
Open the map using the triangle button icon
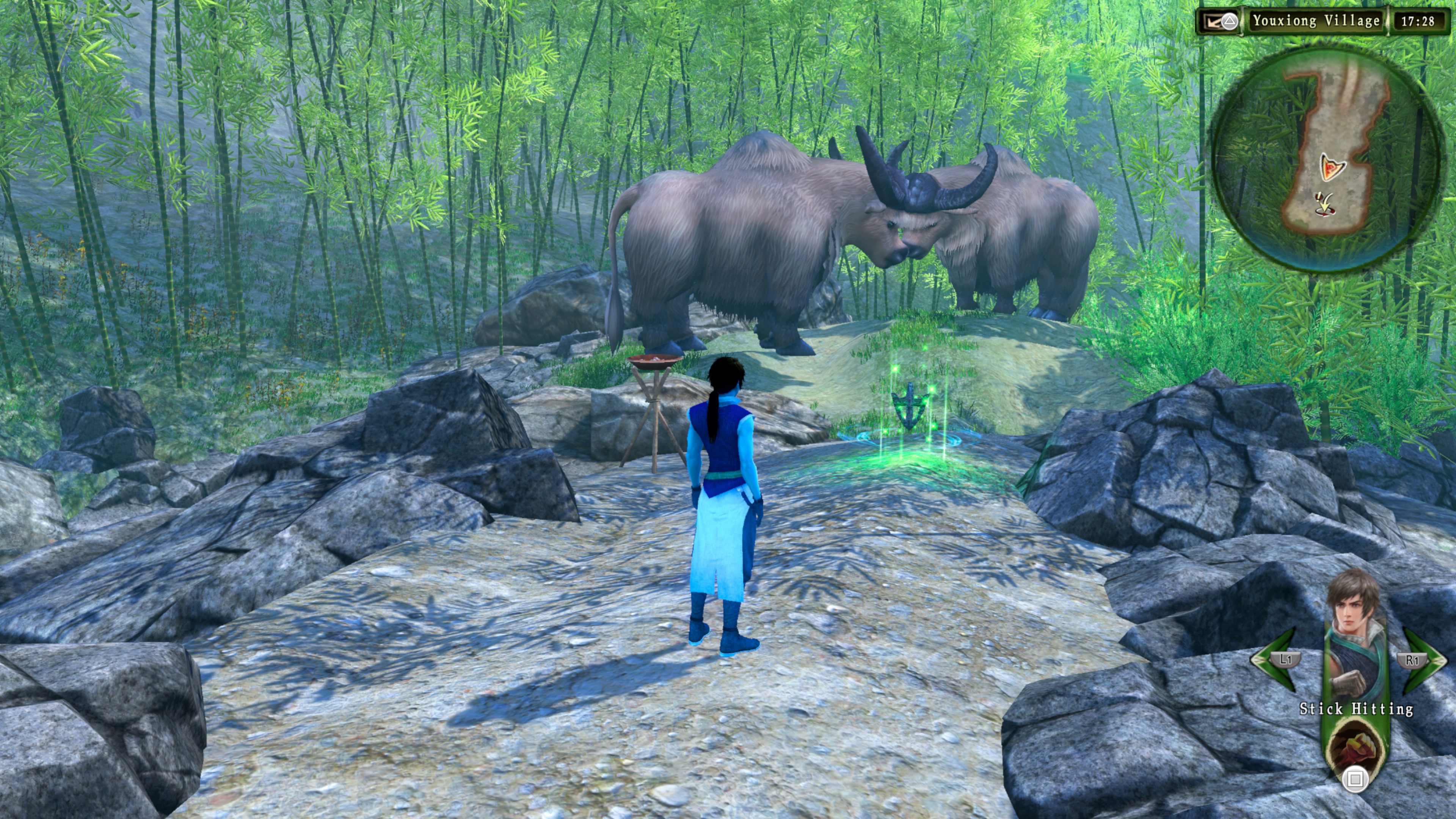point(1230,22)
